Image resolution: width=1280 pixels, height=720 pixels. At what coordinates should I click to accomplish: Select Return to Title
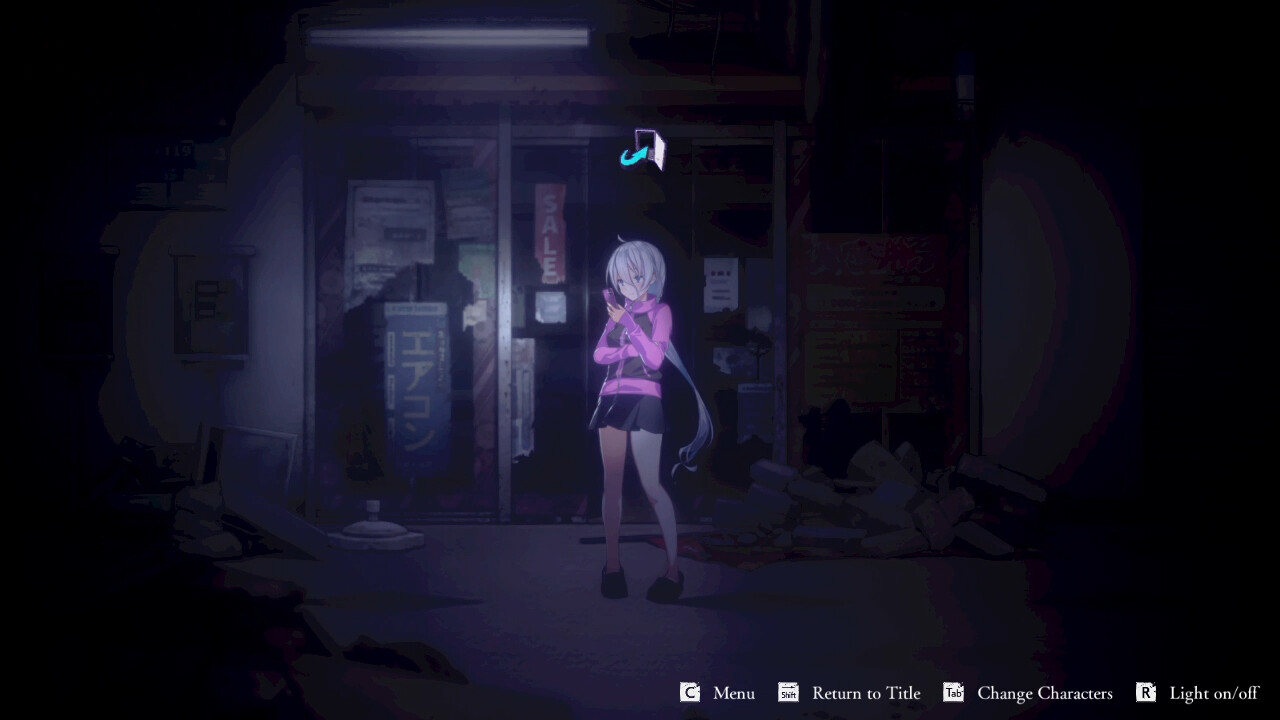[x=866, y=692]
